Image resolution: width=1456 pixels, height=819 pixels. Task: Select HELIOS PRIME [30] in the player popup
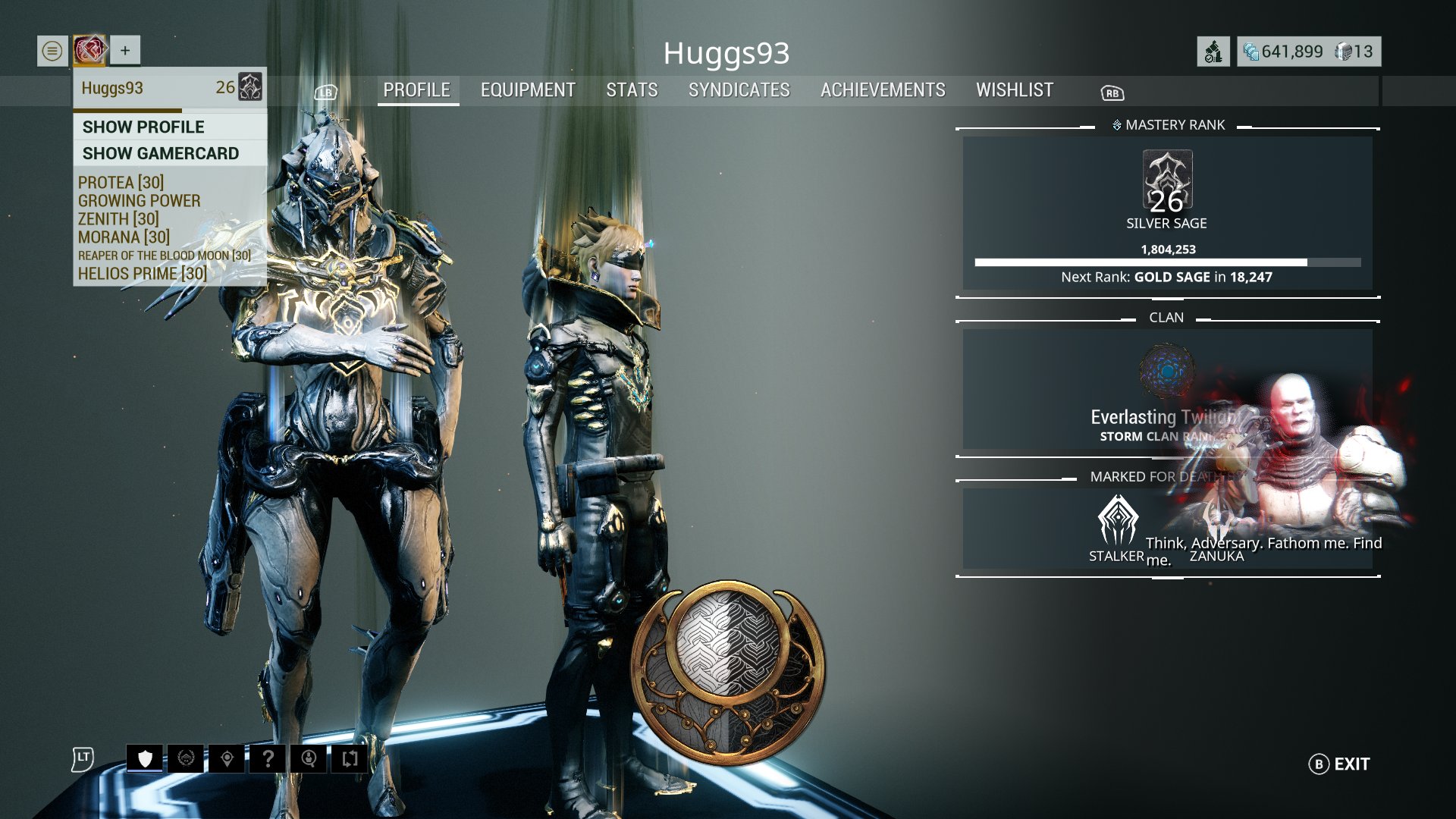pyautogui.click(x=141, y=274)
